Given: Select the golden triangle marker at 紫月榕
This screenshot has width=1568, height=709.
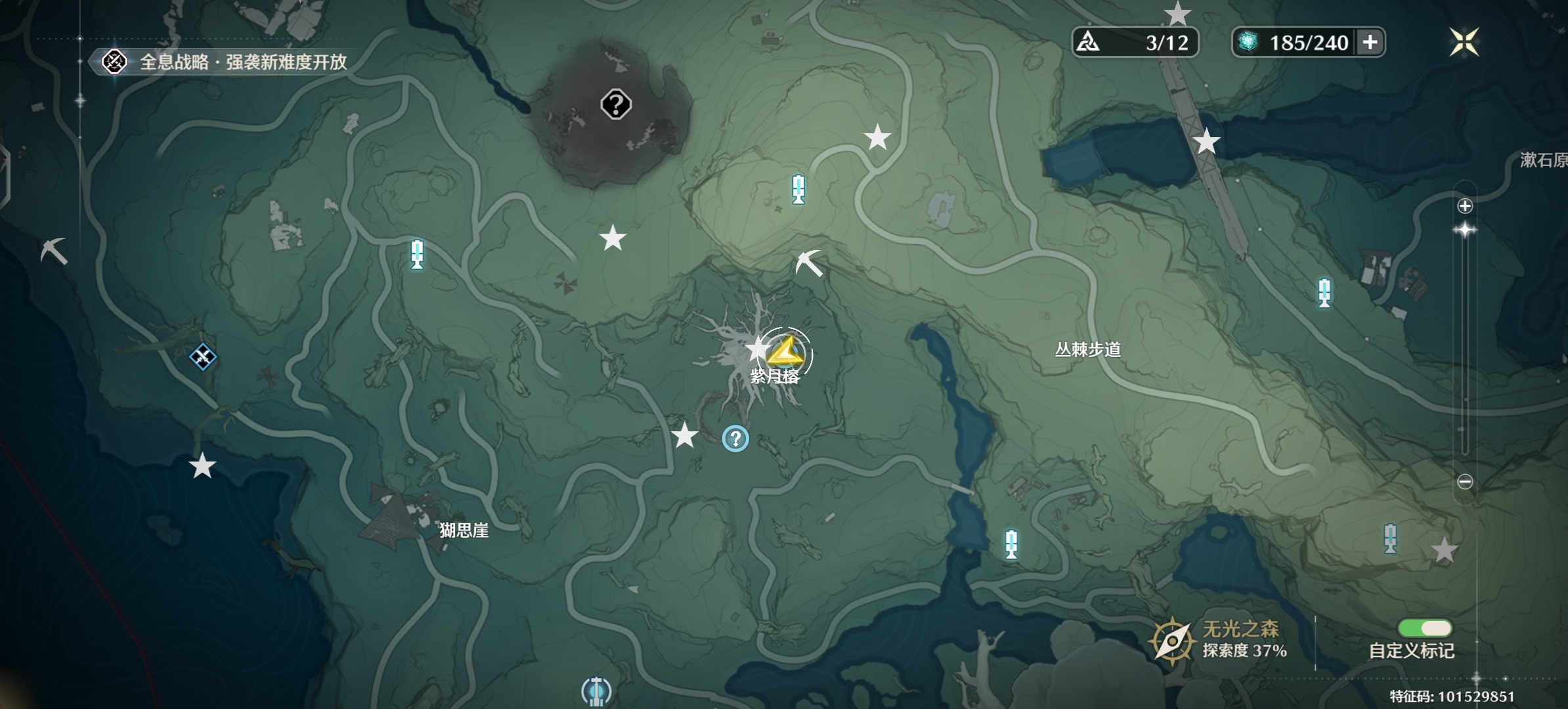Looking at the screenshot, I should tap(785, 354).
